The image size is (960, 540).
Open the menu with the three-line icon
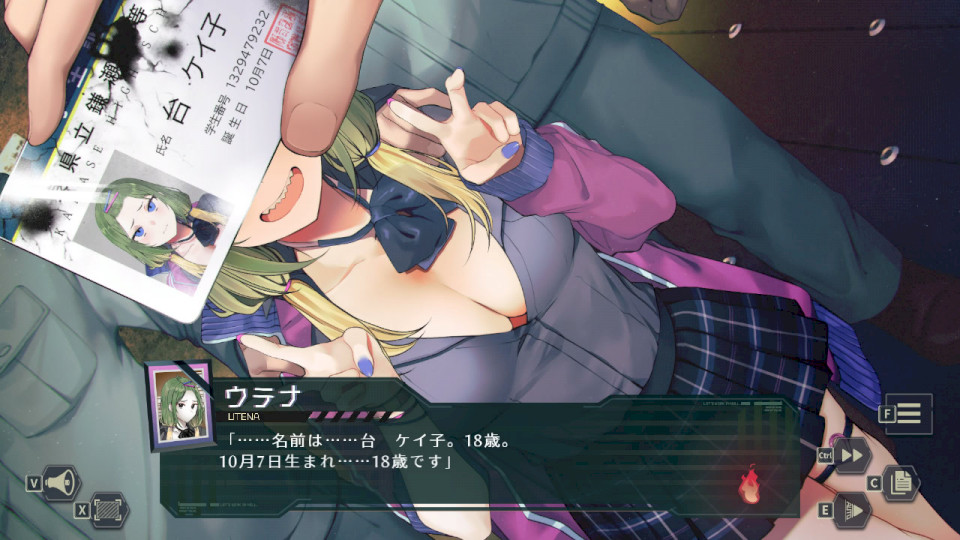pyautogui.click(x=909, y=413)
